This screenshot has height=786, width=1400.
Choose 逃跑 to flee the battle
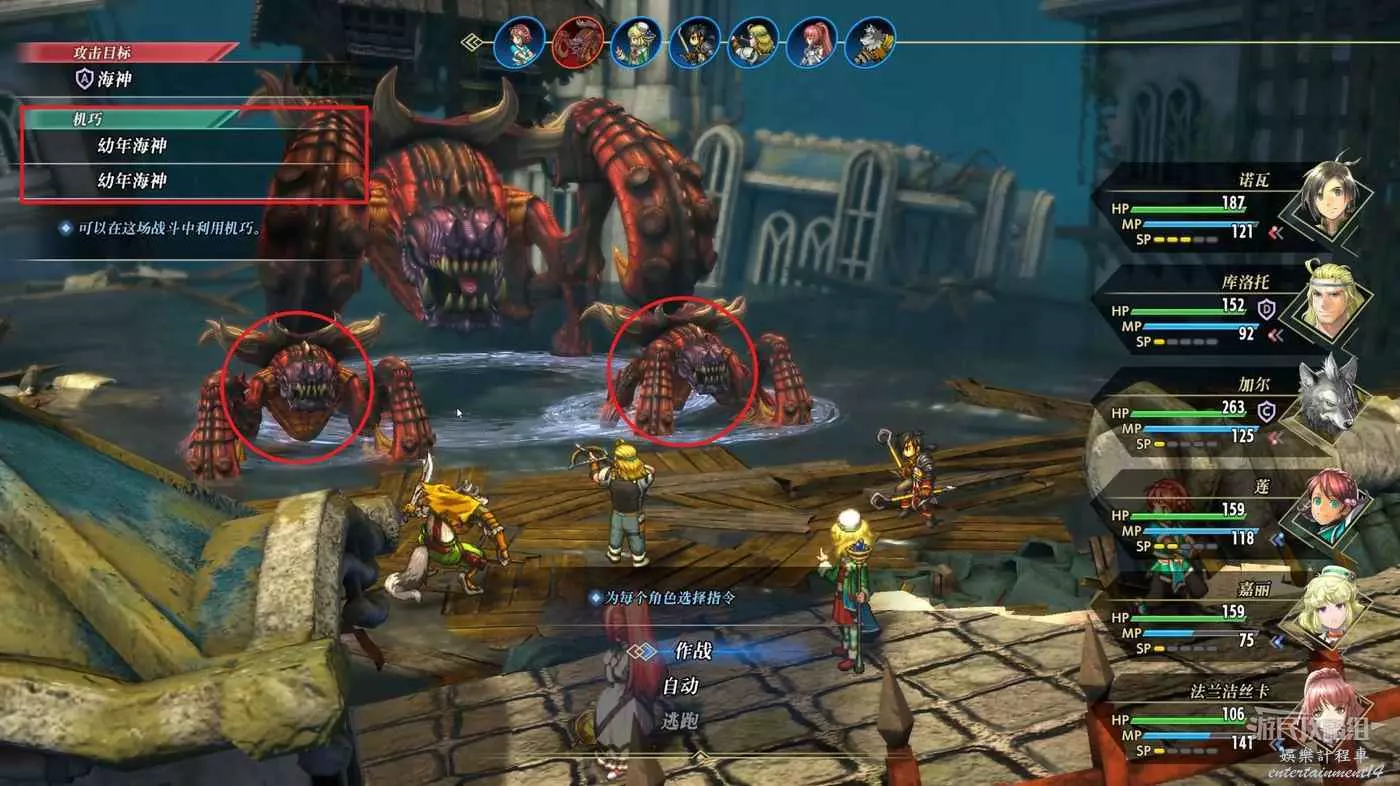click(680, 720)
